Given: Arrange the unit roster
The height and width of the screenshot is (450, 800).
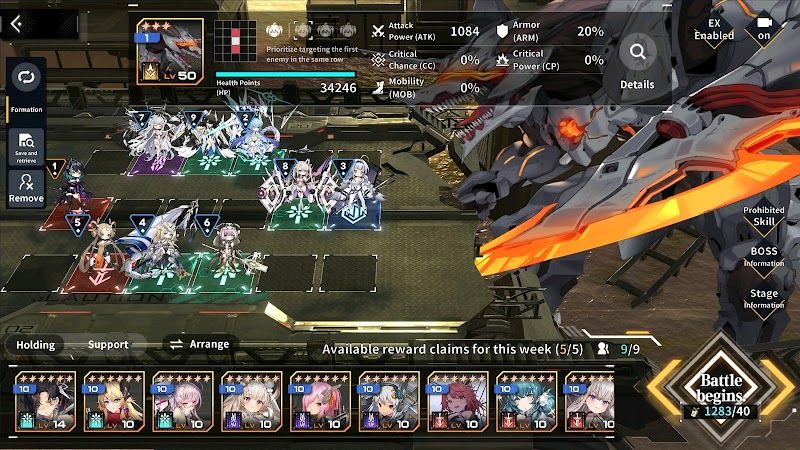Looking at the screenshot, I should tap(198, 344).
